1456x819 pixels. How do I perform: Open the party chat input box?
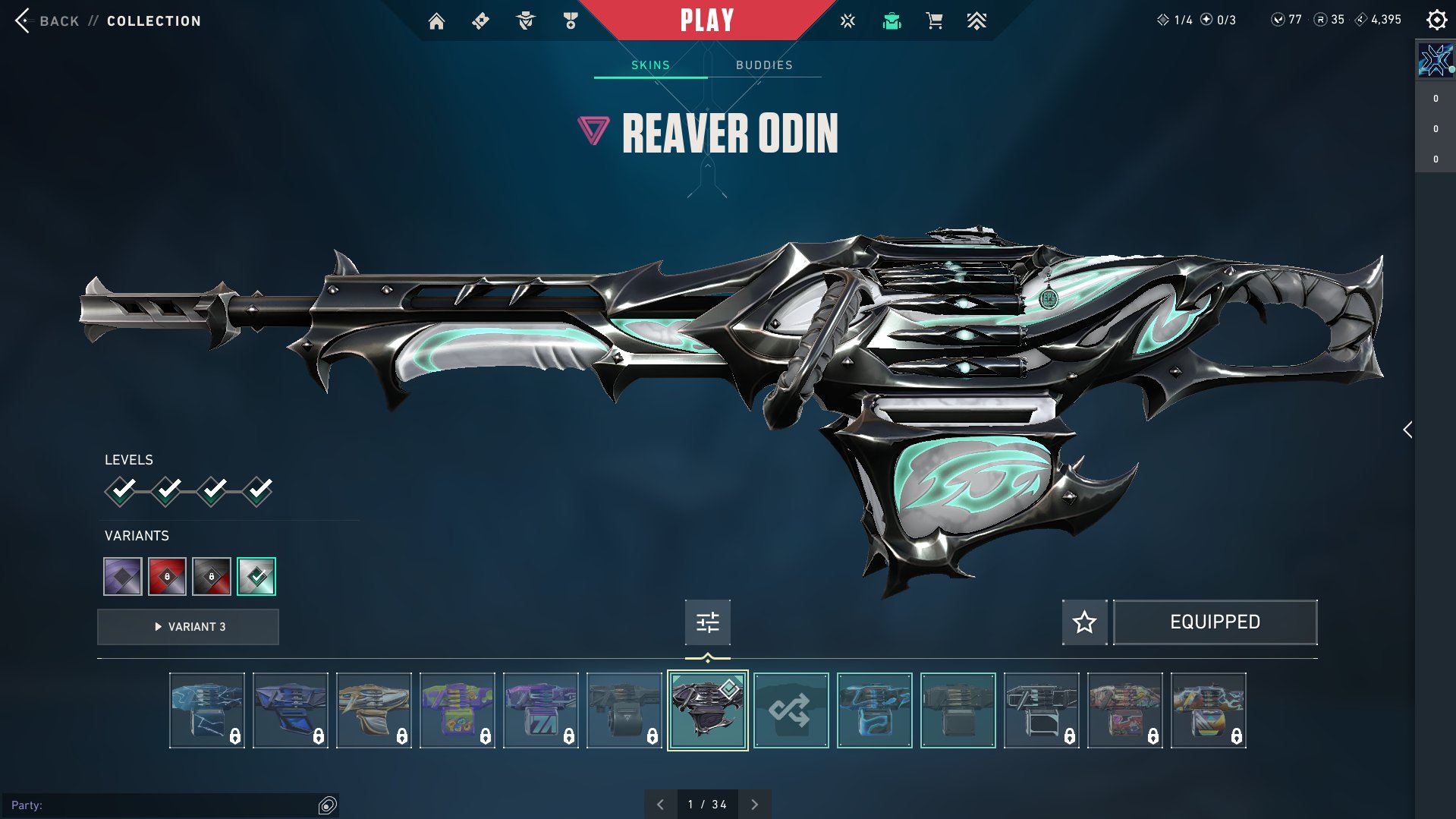click(x=159, y=805)
